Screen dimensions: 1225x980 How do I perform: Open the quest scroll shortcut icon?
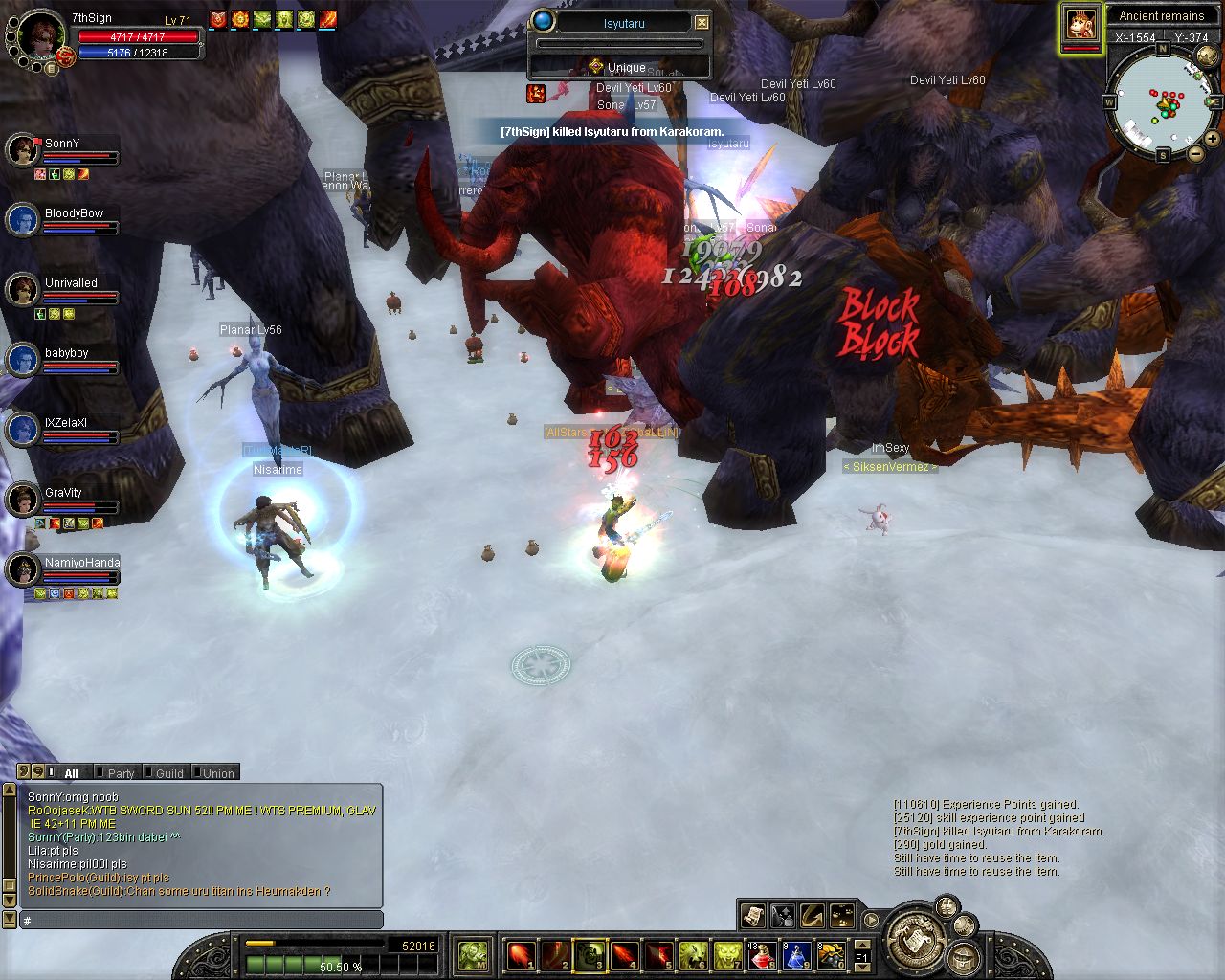(x=752, y=916)
